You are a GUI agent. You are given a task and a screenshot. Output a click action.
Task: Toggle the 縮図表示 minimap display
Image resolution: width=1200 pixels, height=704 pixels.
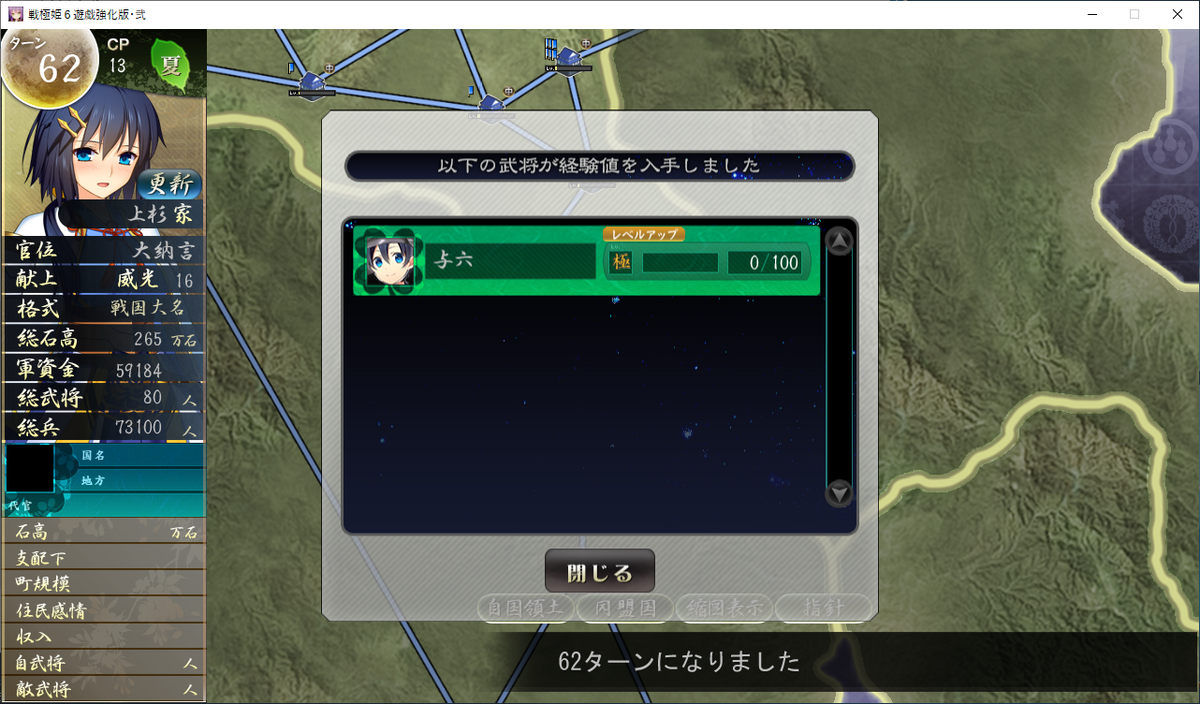coord(724,607)
